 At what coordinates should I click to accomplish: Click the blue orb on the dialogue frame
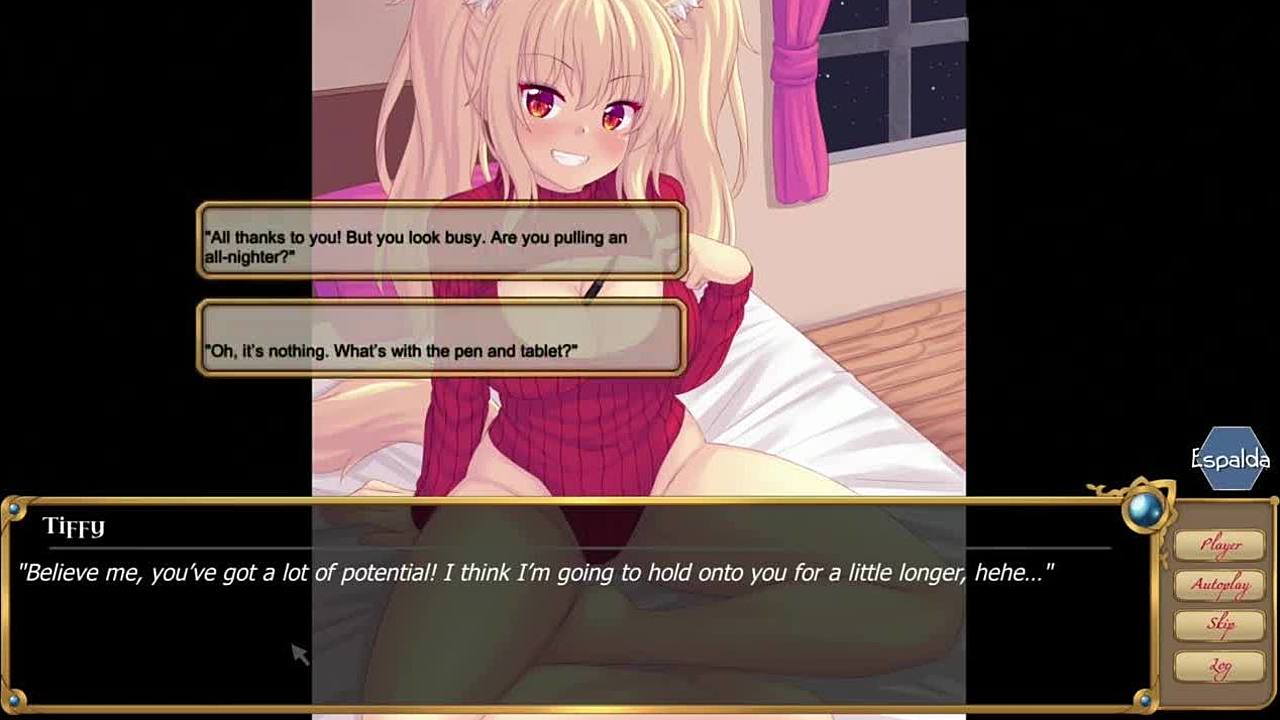click(1146, 510)
